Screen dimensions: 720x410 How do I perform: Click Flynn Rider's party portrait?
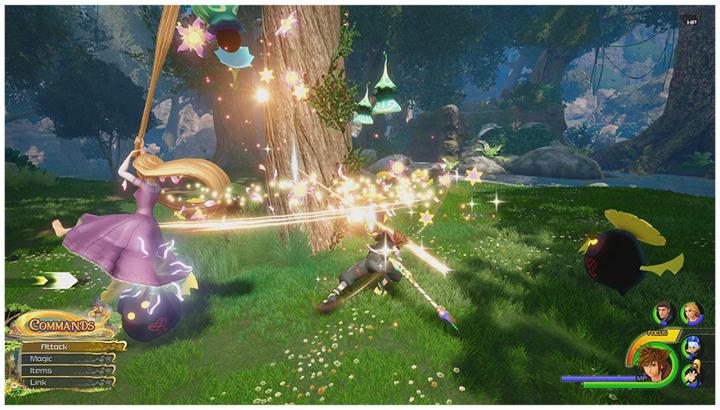[x=665, y=313]
